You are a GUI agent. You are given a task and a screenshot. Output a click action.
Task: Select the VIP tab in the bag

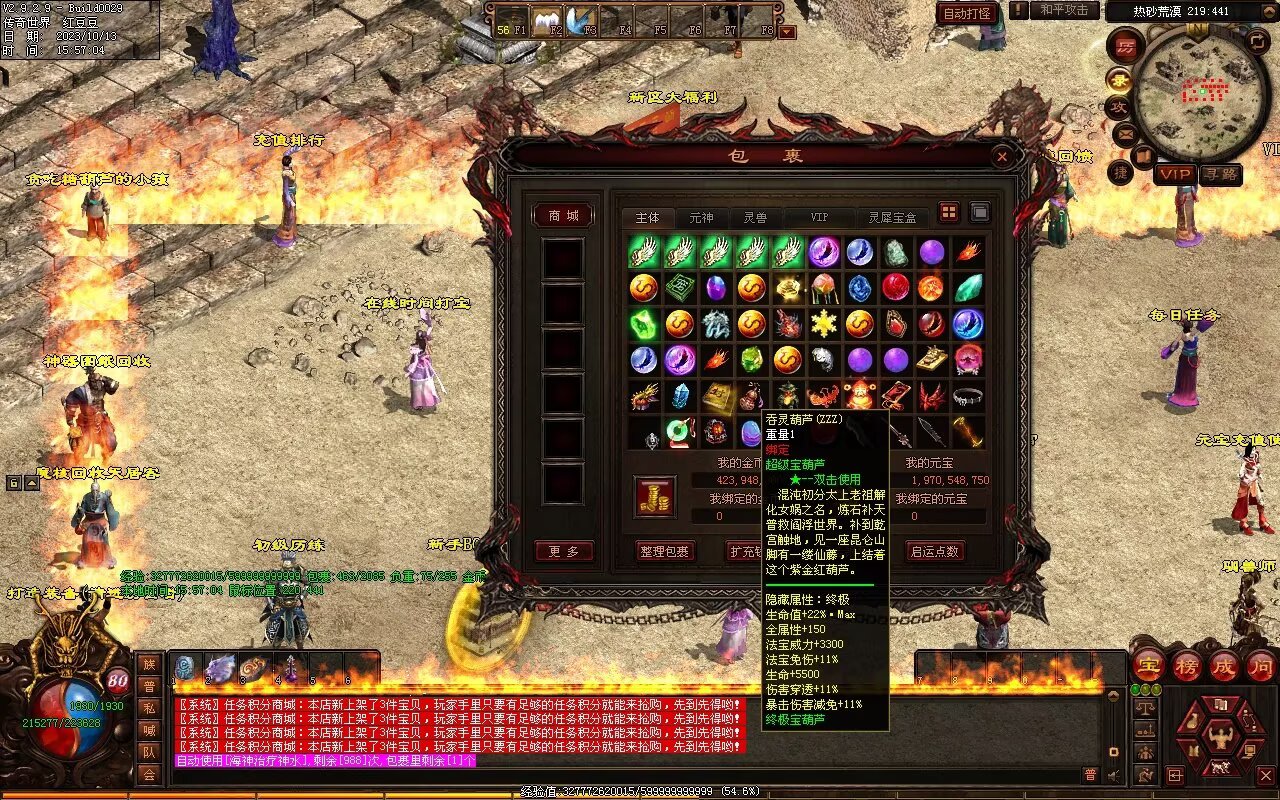[819, 217]
